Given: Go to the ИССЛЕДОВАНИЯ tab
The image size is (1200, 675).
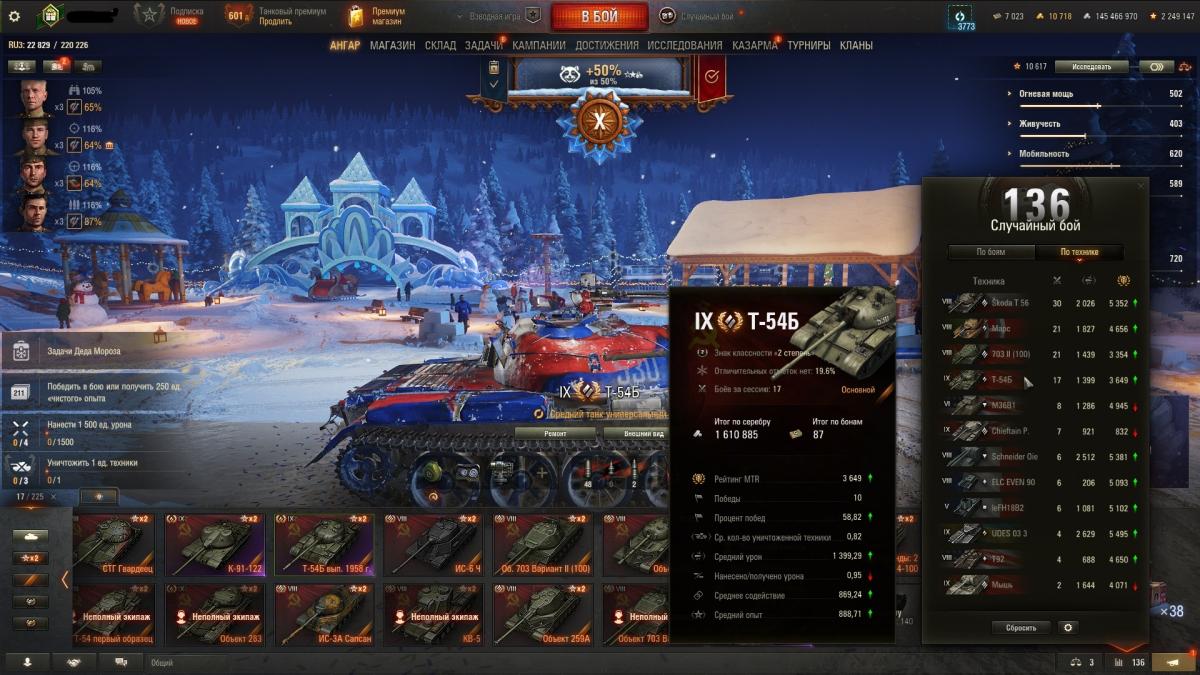Looking at the screenshot, I should 684,45.
